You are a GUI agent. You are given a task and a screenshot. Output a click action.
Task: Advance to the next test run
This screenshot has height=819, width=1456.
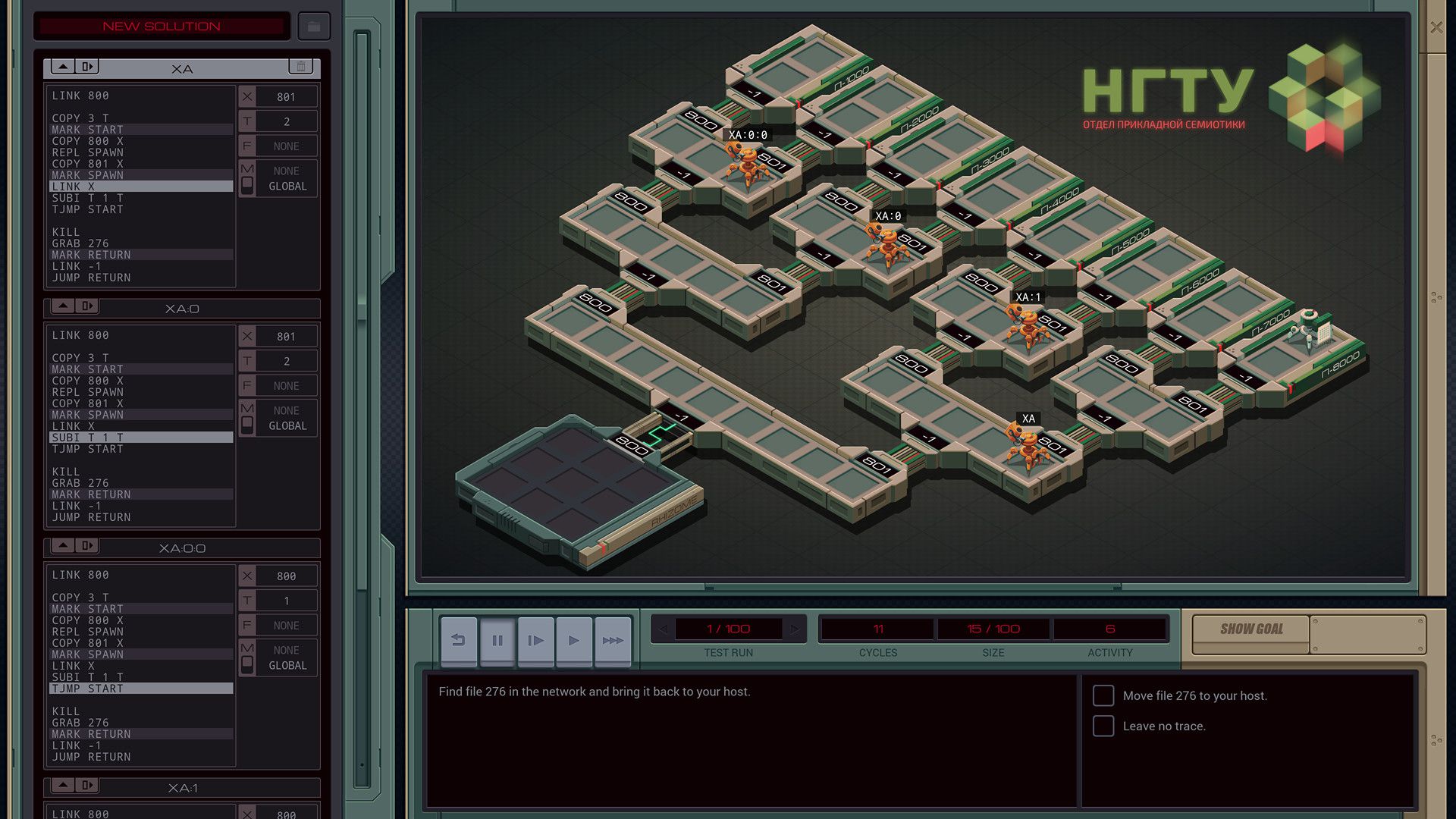pyautogui.click(x=795, y=629)
